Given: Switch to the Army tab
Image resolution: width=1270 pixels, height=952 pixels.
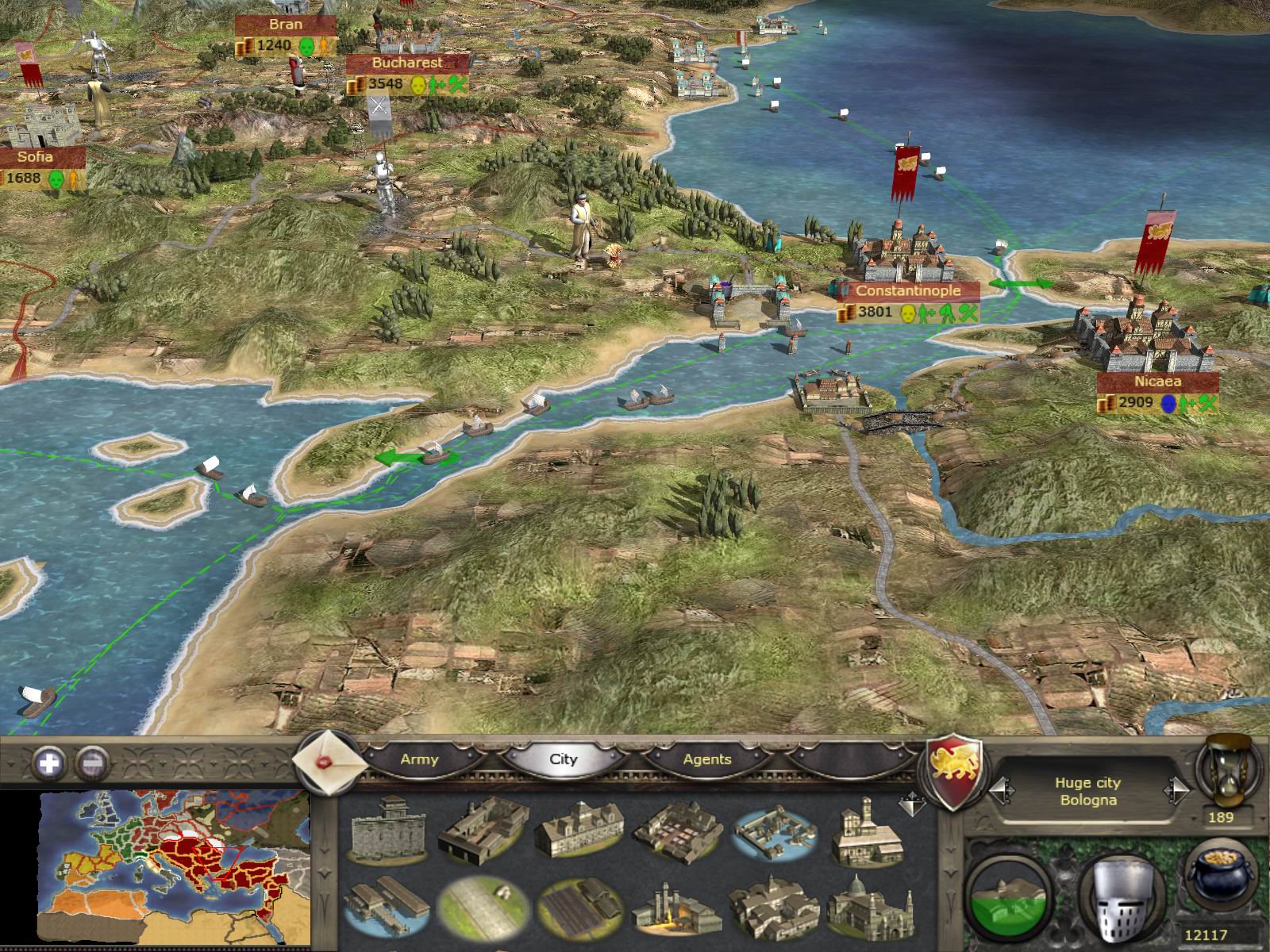Looking at the screenshot, I should click(421, 759).
